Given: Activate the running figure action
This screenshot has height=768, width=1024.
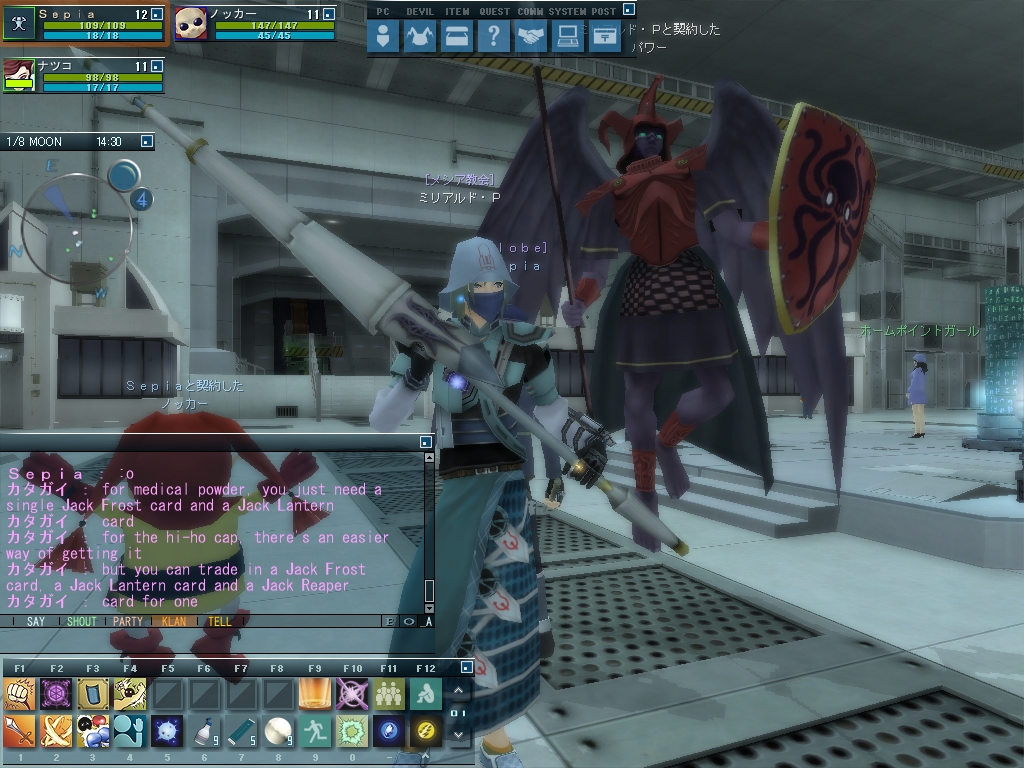Looking at the screenshot, I should click(x=315, y=731).
